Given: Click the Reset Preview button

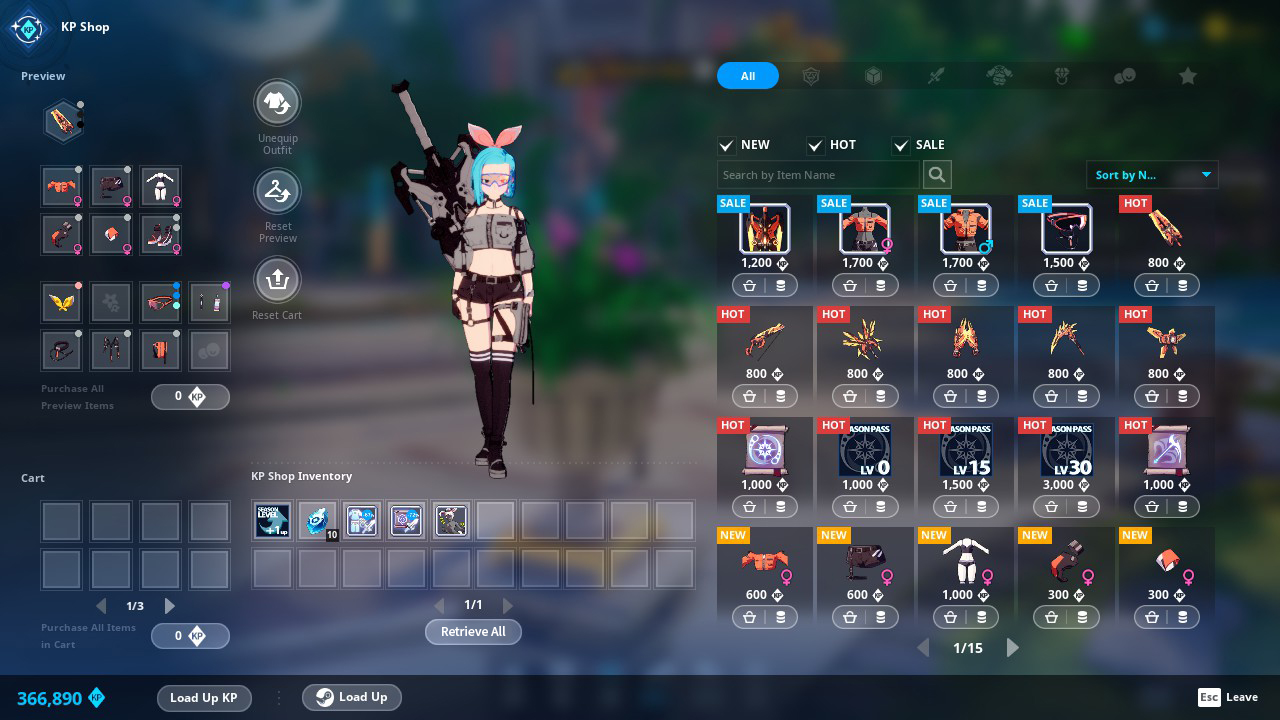Looking at the screenshot, I should tap(277, 191).
